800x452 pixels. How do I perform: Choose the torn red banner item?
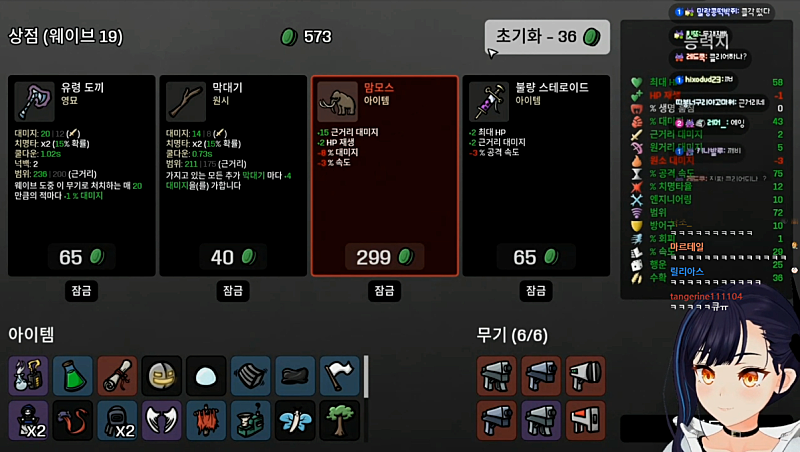click(206, 420)
